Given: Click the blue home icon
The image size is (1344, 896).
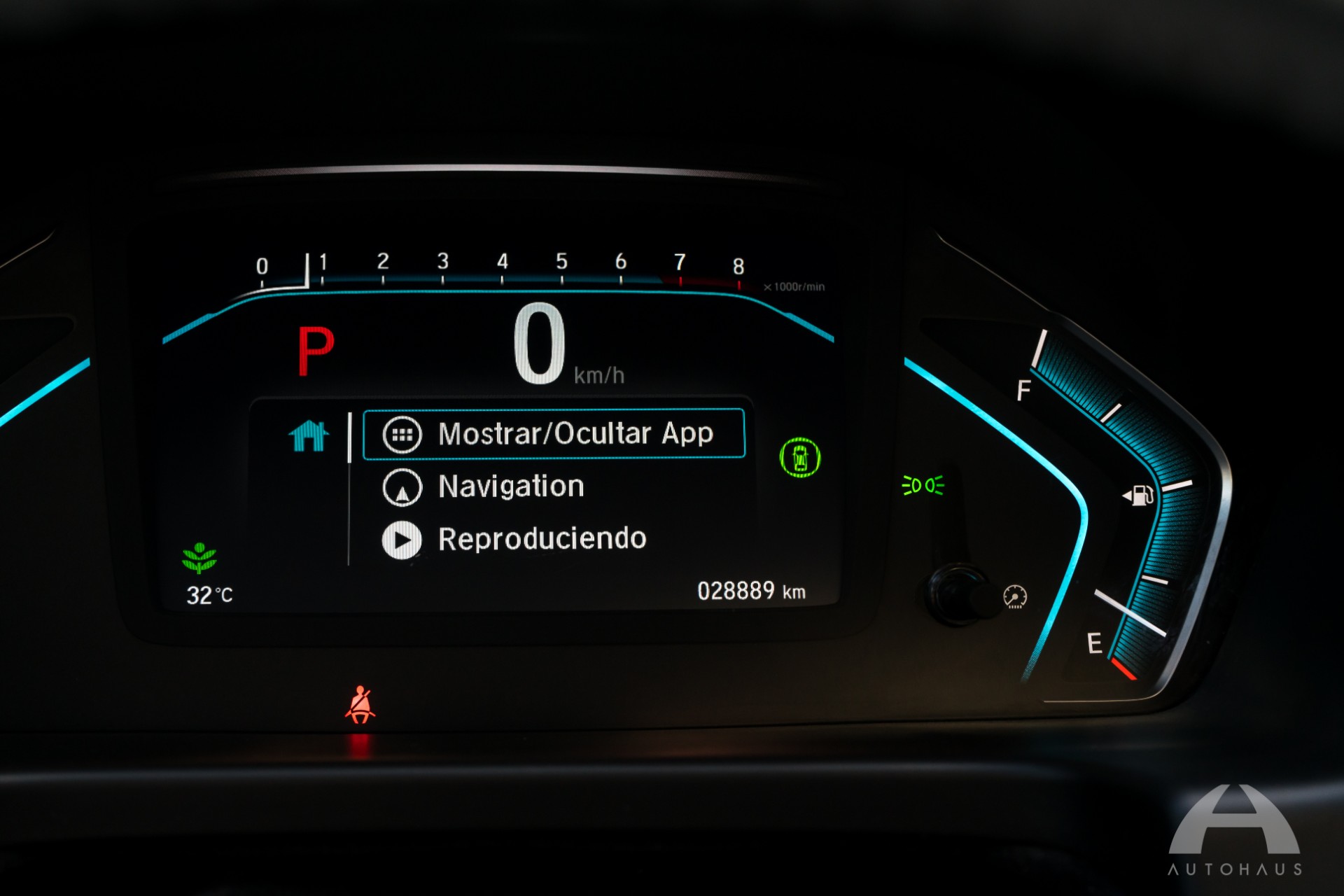Looking at the screenshot, I should point(309,435).
